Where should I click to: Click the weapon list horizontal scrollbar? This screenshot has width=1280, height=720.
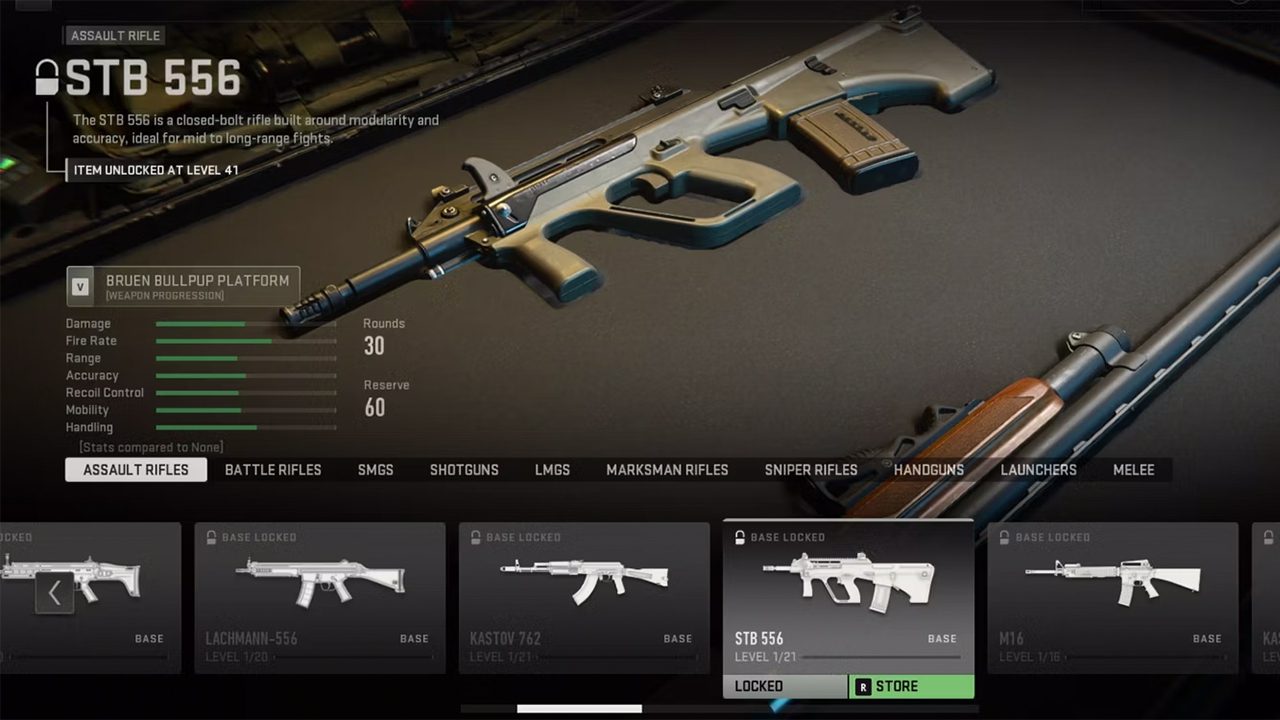(x=579, y=709)
